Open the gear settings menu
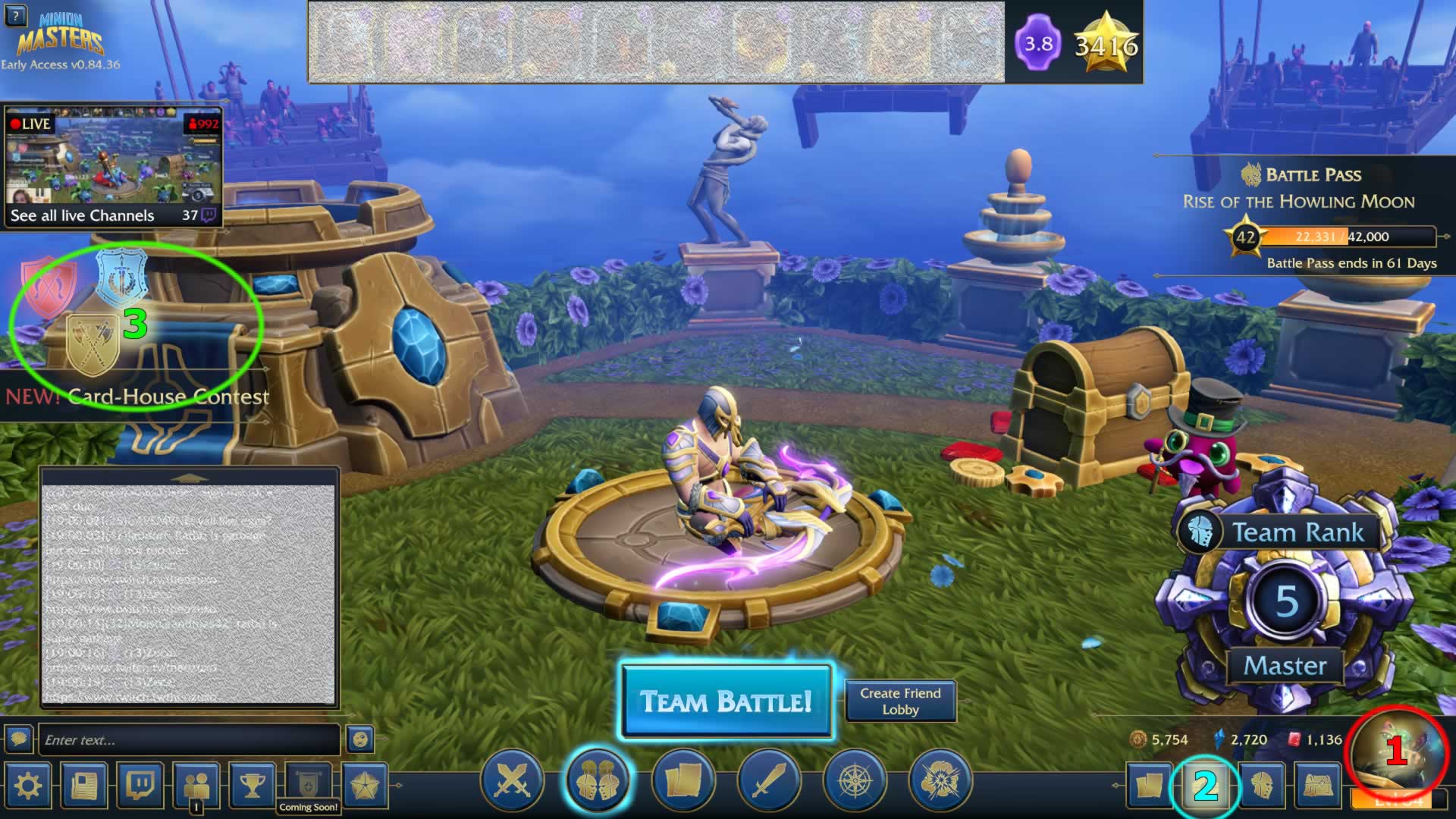 (28, 785)
